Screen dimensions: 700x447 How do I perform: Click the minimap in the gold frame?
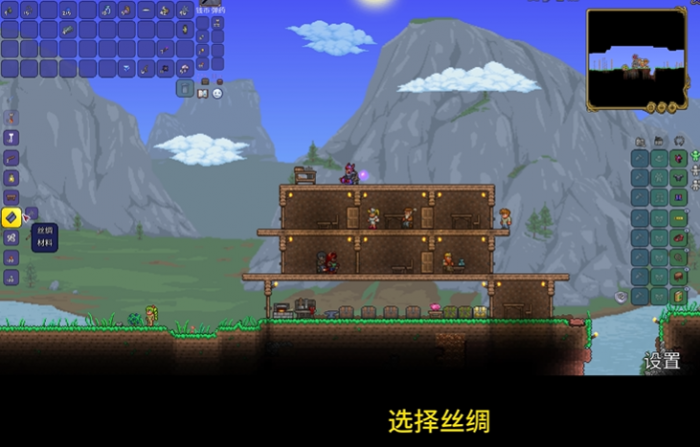(x=636, y=59)
